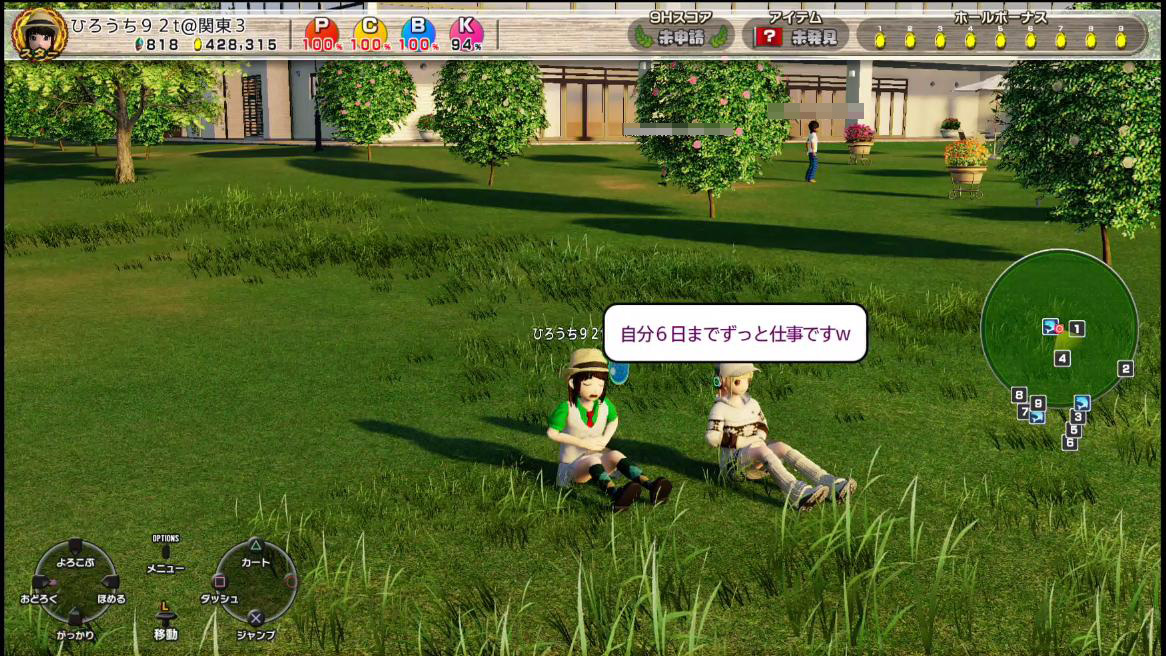Select hole 1 marker on minimap
Image resolution: width=1166 pixels, height=656 pixels.
[1077, 328]
